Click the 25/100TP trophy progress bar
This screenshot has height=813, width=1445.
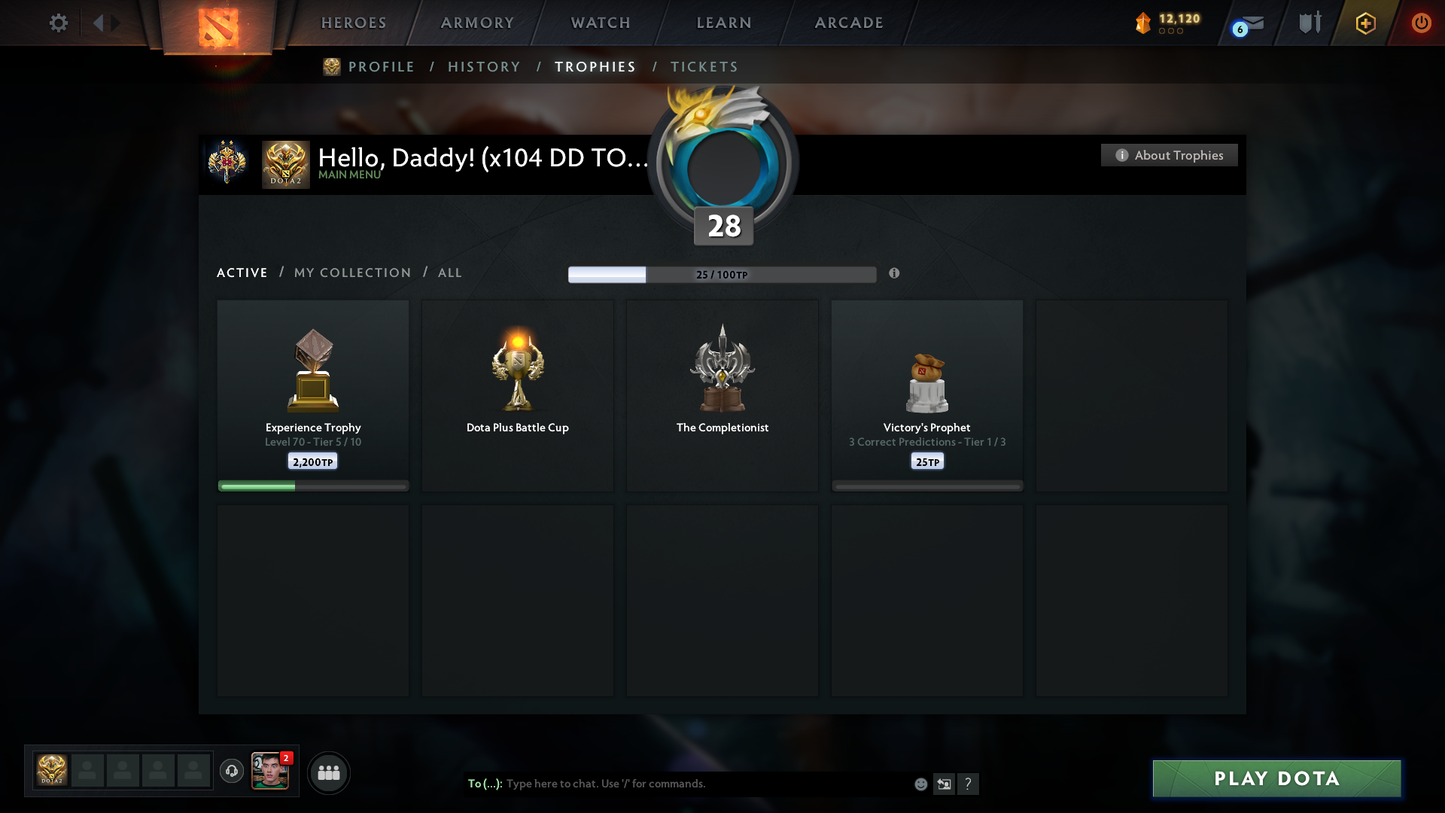[722, 273]
